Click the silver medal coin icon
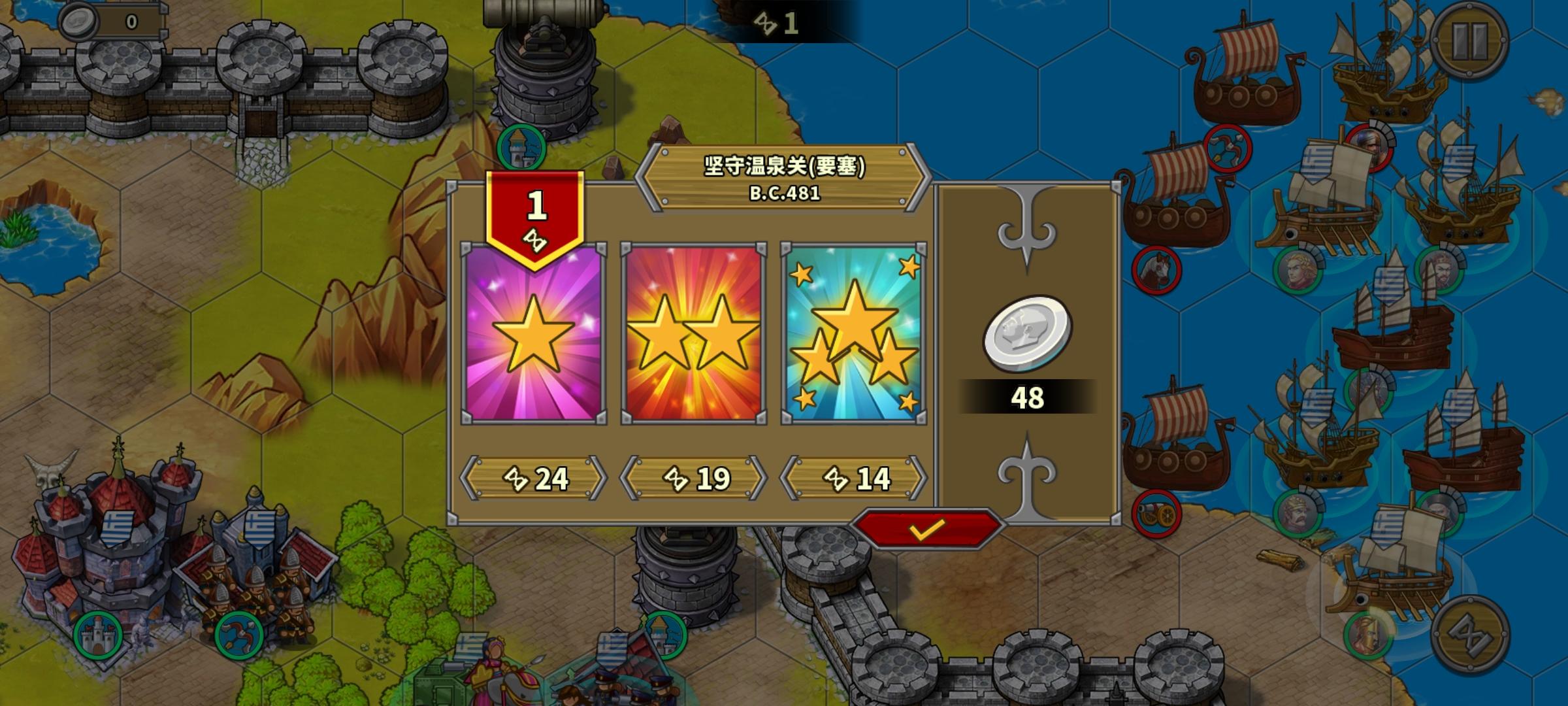 (1026, 335)
